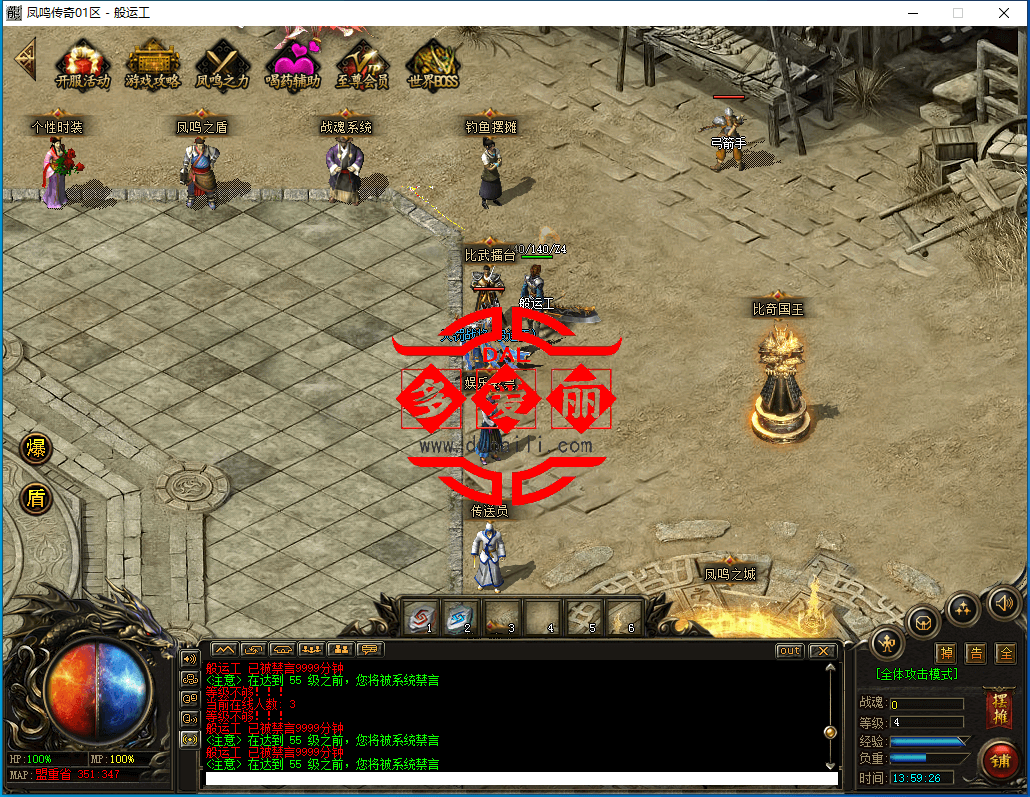1030x797 pixels.
Task: Select hotbar slot 2 with blue scroll
Action: [x=461, y=617]
